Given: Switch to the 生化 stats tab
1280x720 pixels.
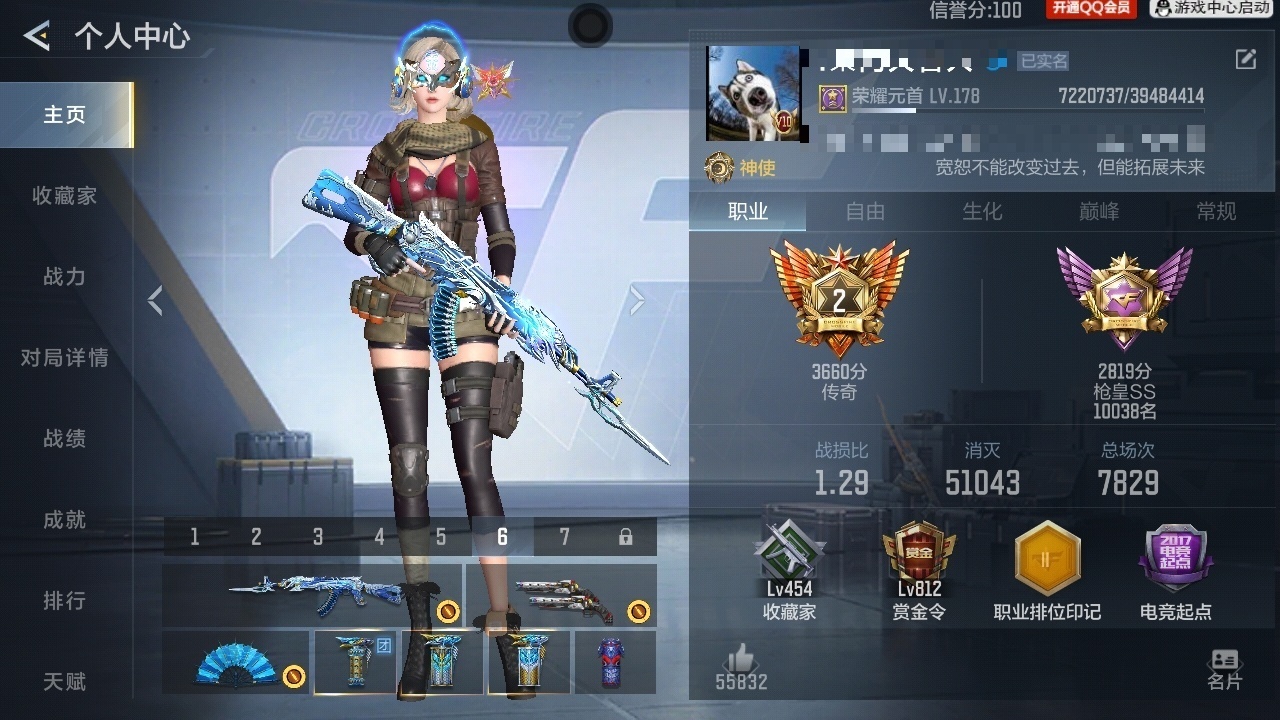Looking at the screenshot, I should tap(982, 212).
